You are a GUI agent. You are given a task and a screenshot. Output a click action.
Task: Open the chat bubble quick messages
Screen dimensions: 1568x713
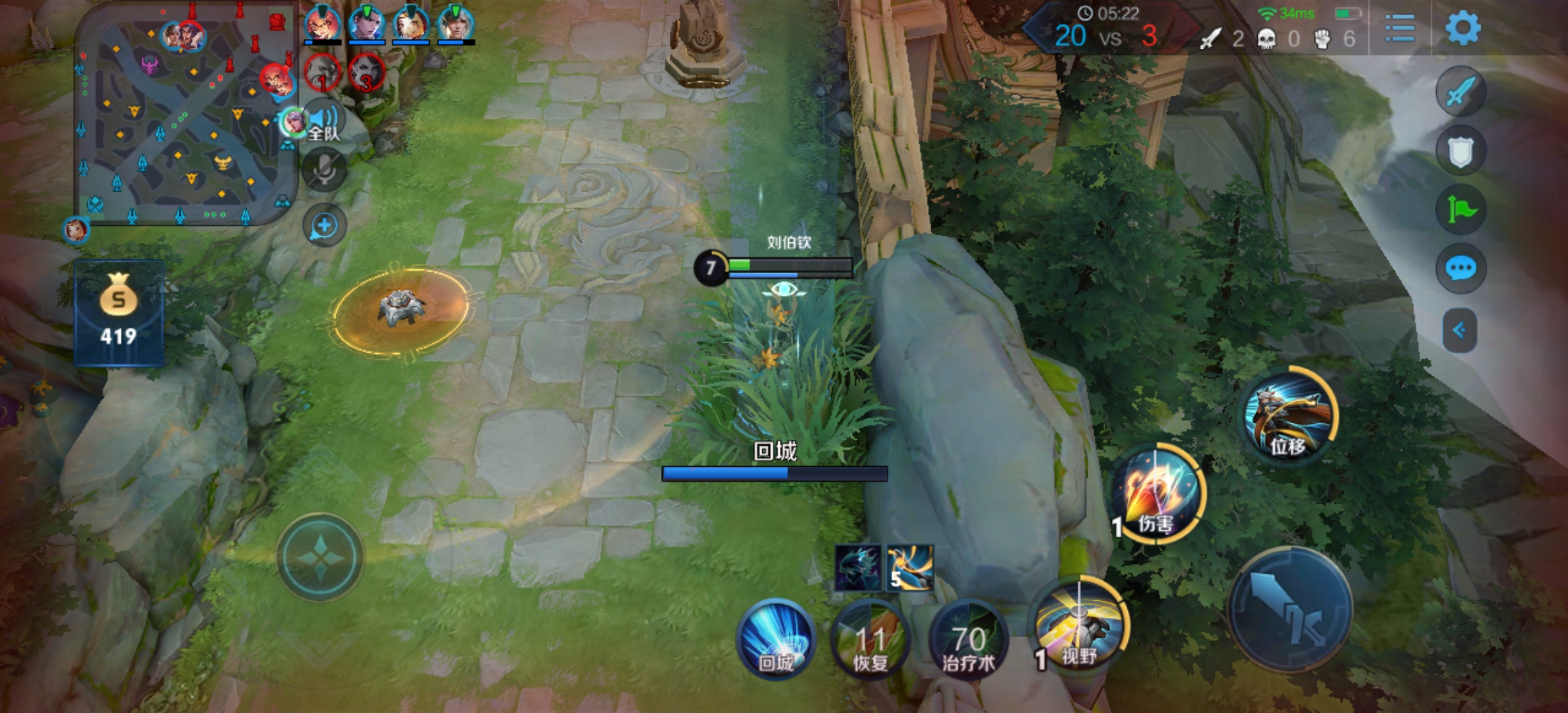coord(1460,269)
